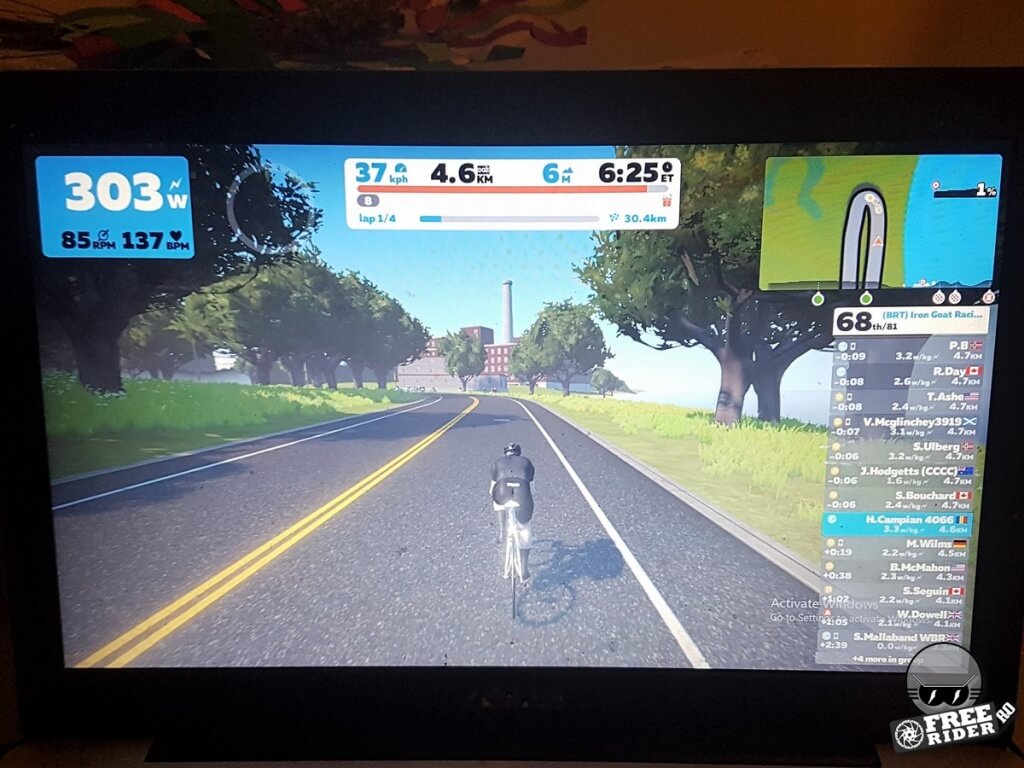Click the minimap in the corner
1024x768 pixels.
pyautogui.click(x=880, y=222)
